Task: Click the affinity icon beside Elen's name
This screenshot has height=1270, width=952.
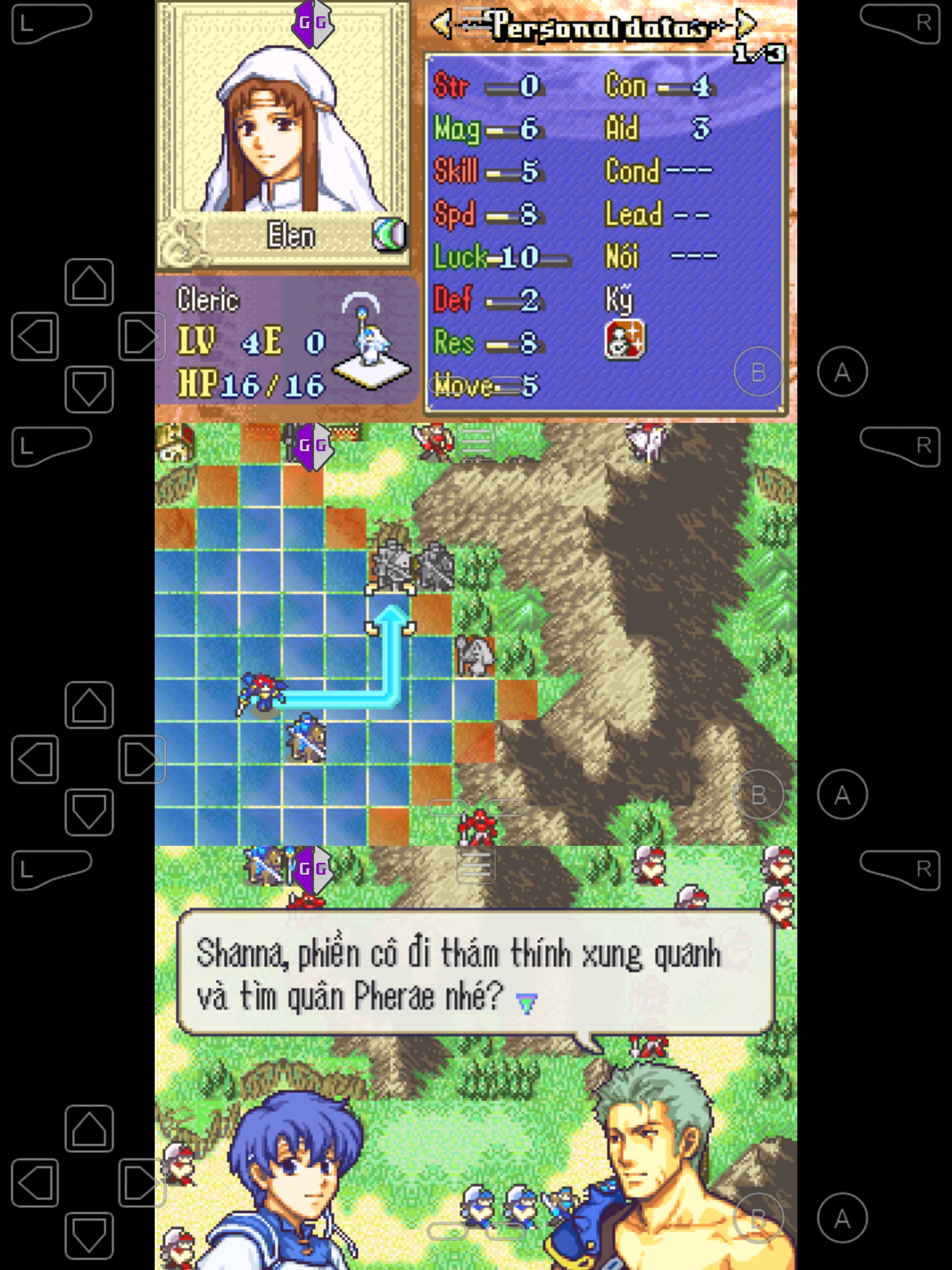Action: click(x=390, y=235)
